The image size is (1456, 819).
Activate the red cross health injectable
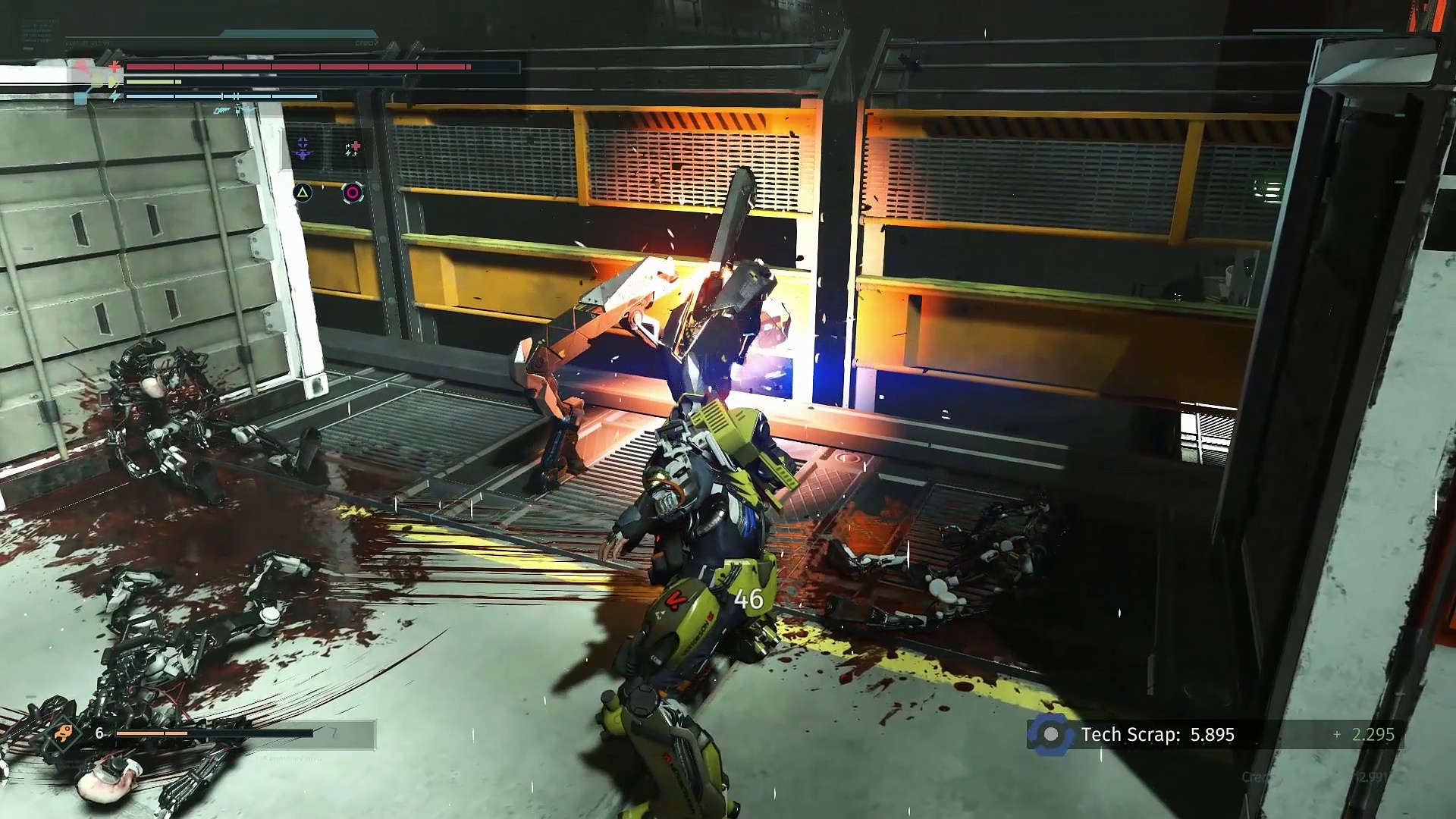point(352,148)
